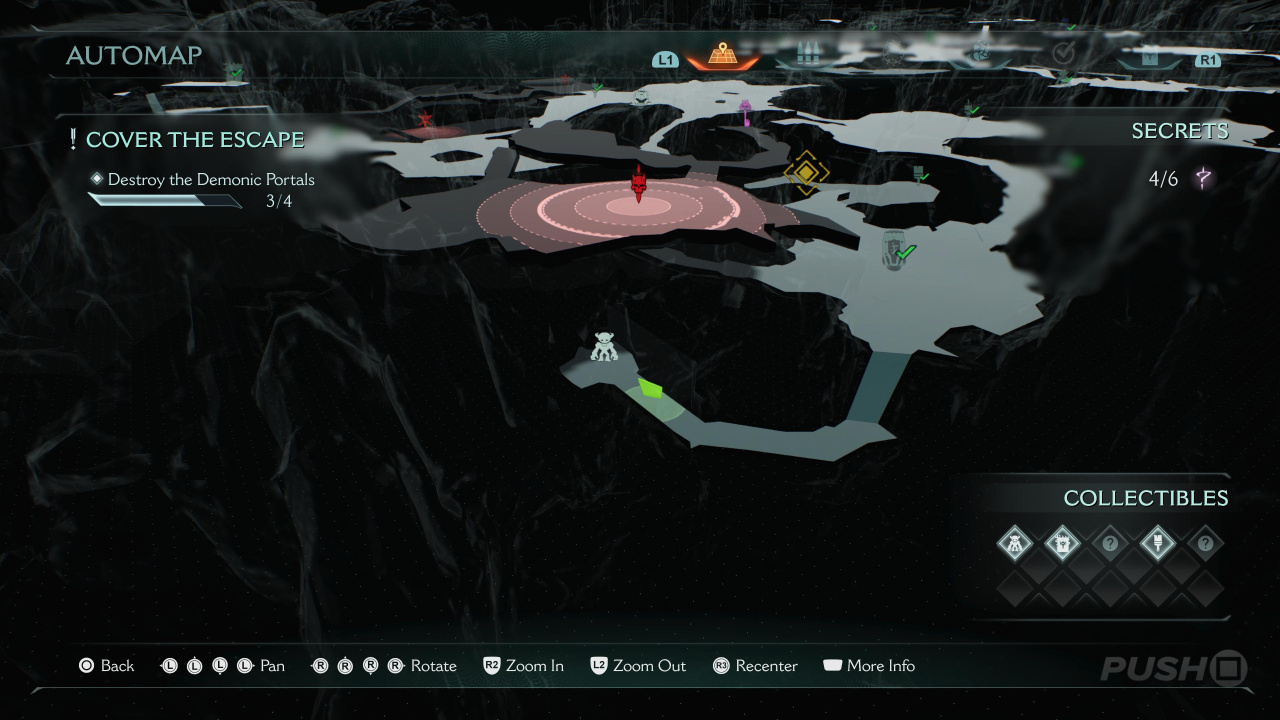This screenshot has height=720, width=1280.
Task: Select the paintbrush skin collectible slot
Action: [1157, 544]
